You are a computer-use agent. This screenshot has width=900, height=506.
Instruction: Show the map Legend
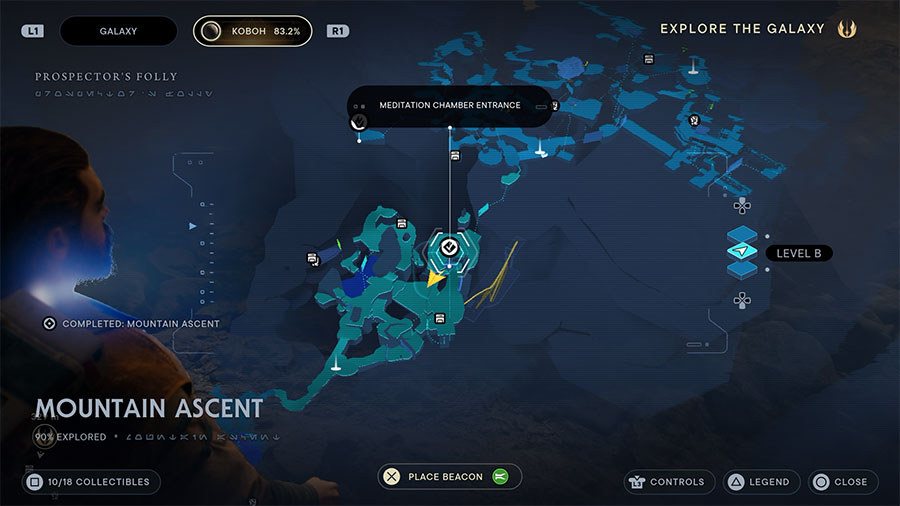761,482
